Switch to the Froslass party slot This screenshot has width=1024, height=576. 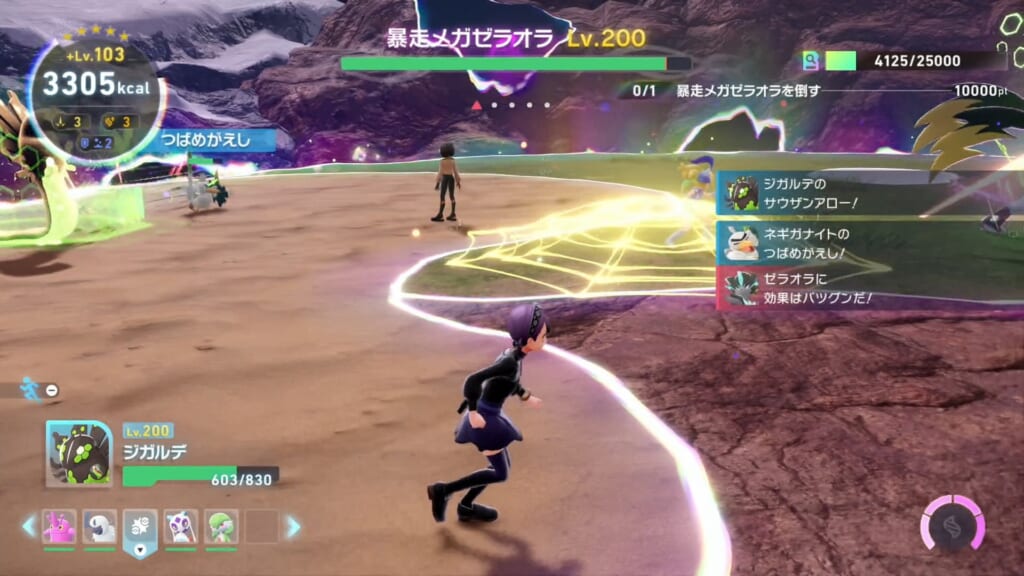181,526
